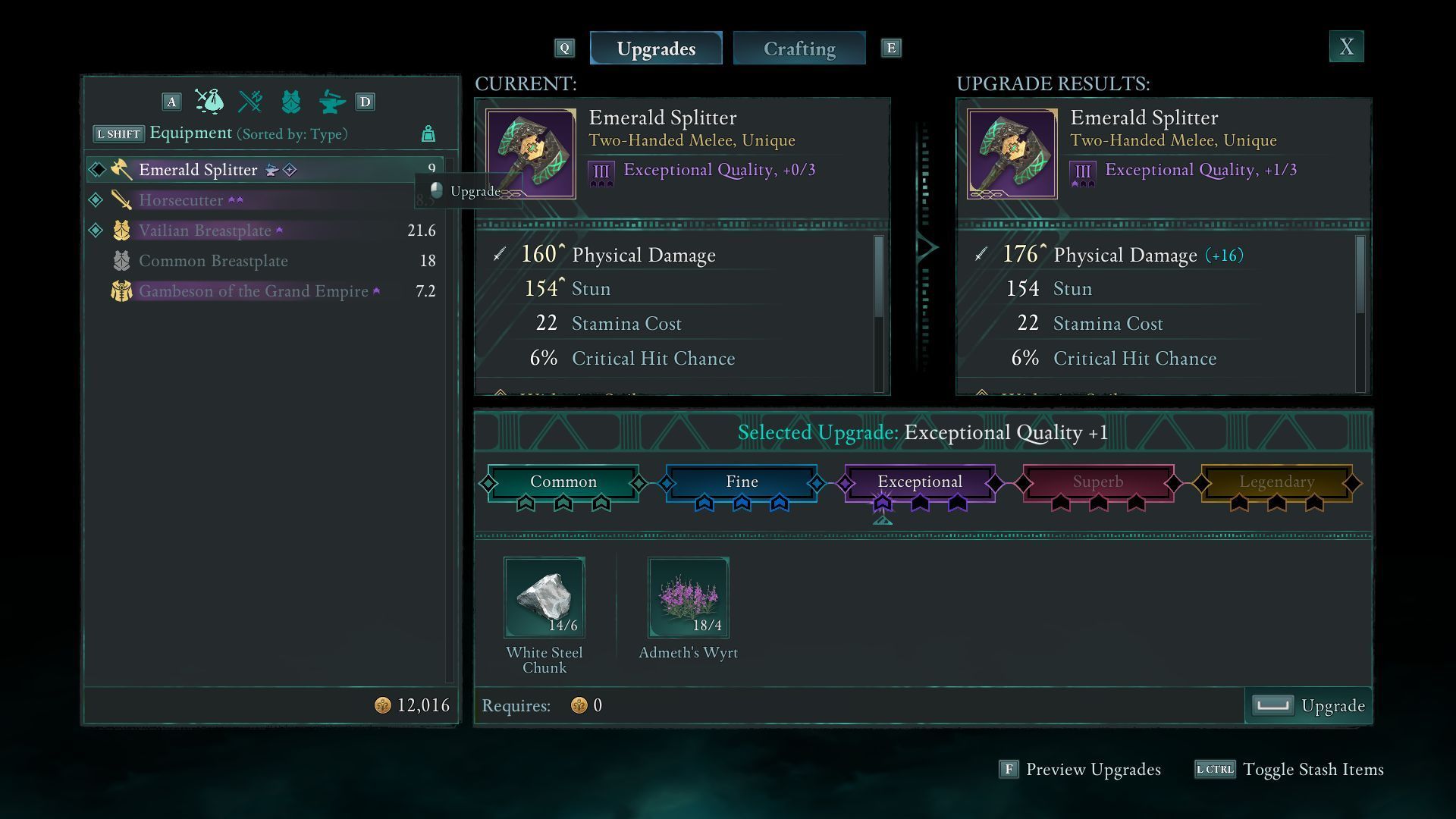Select the Superb quality tier
This screenshot has width=1456, height=819.
1098,482
